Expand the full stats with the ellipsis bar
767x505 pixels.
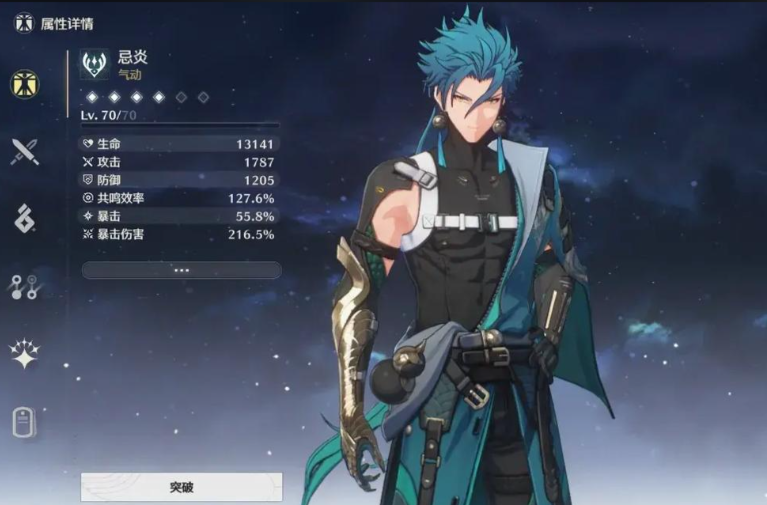point(181,270)
